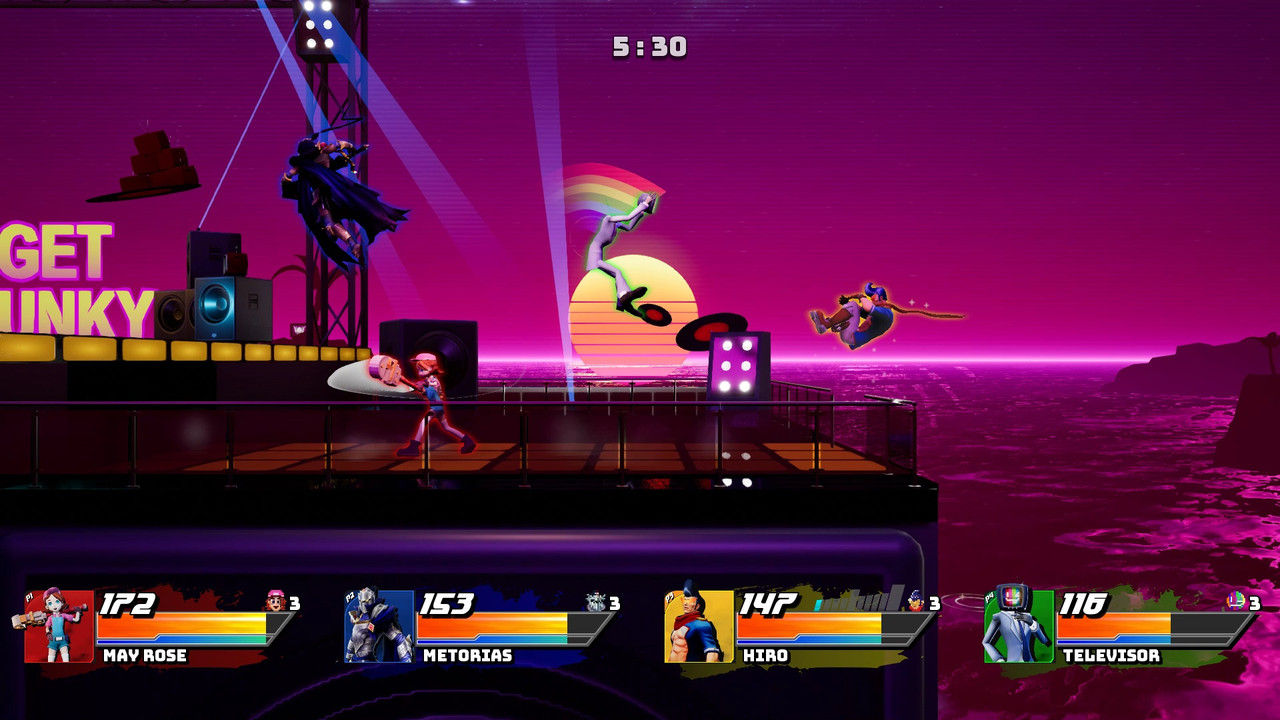
Task: Click Hiro's stock head icon
Action: [916, 602]
